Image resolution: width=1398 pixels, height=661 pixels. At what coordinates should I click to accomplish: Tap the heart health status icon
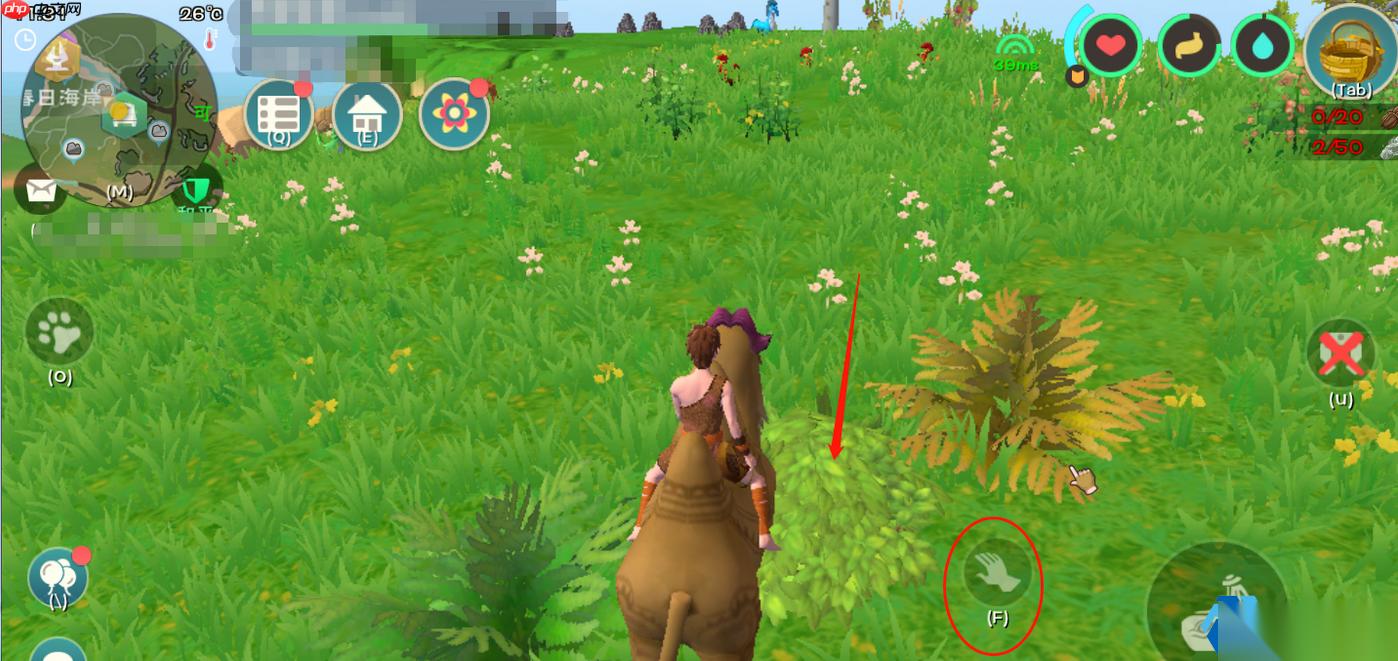coord(1111,46)
